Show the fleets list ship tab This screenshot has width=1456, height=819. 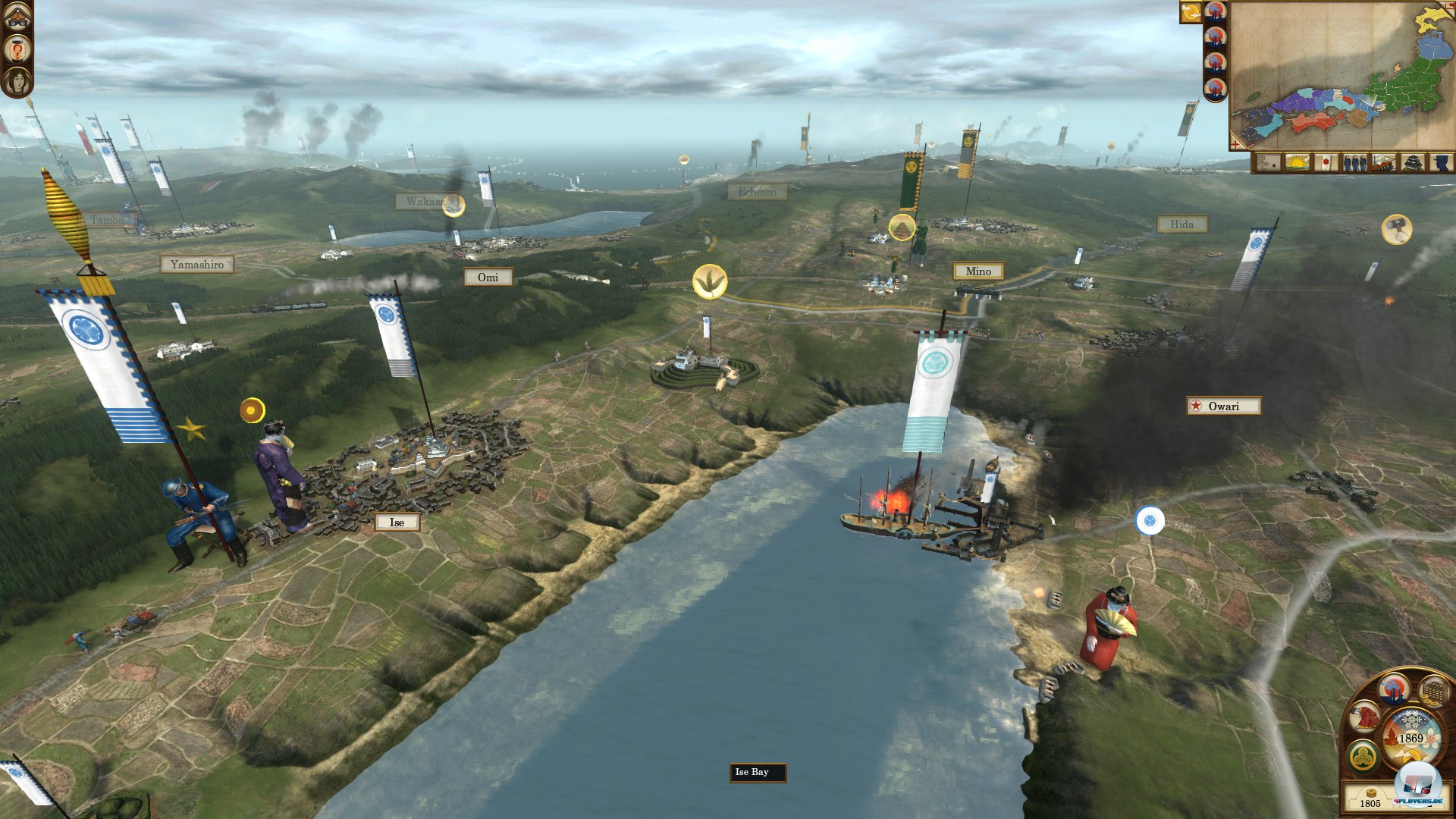(1383, 162)
